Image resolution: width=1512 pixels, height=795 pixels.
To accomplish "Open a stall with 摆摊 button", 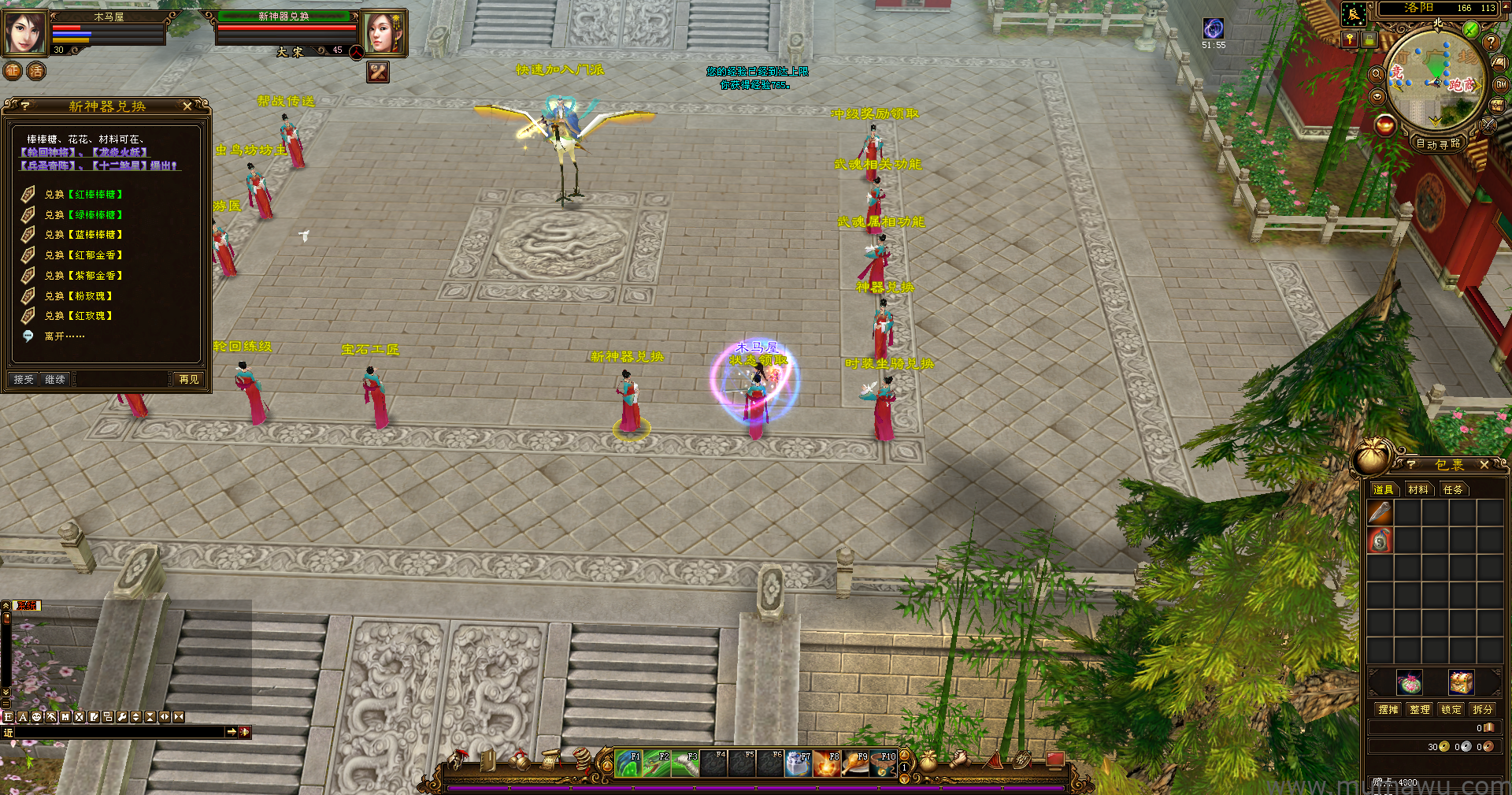I will (1388, 709).
